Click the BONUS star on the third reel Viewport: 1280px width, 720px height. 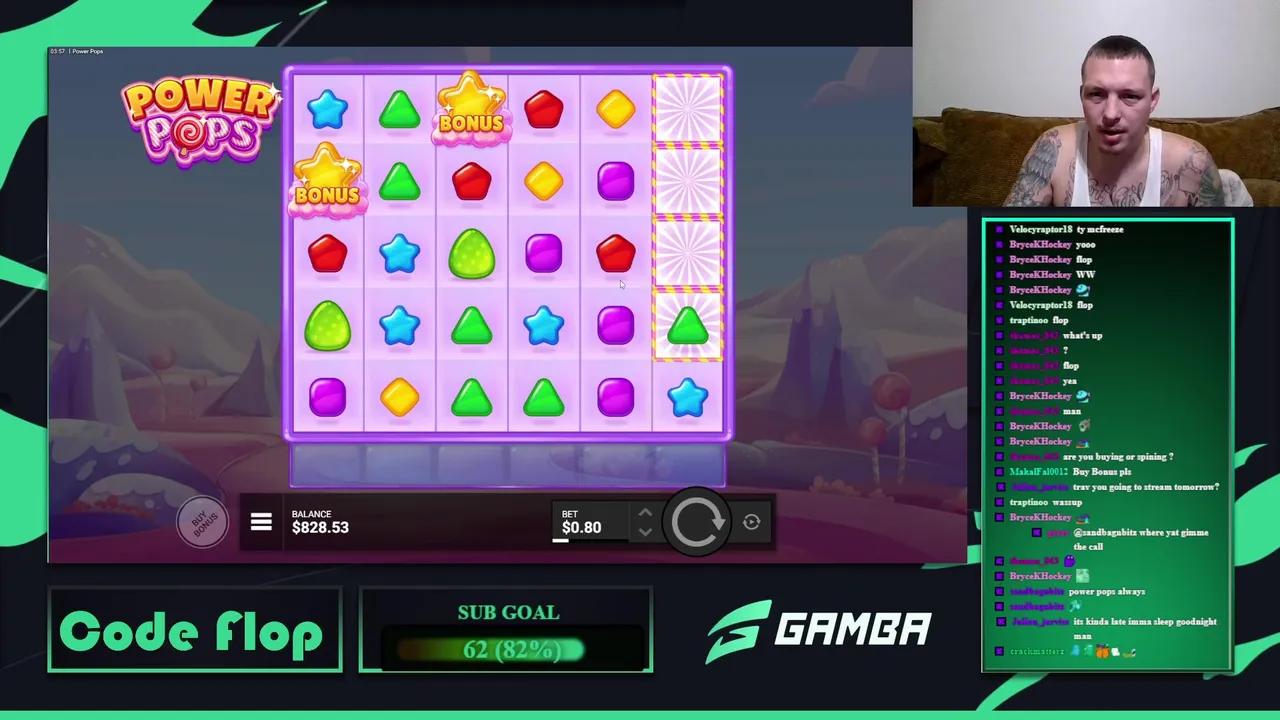click(x=470, y=108)
